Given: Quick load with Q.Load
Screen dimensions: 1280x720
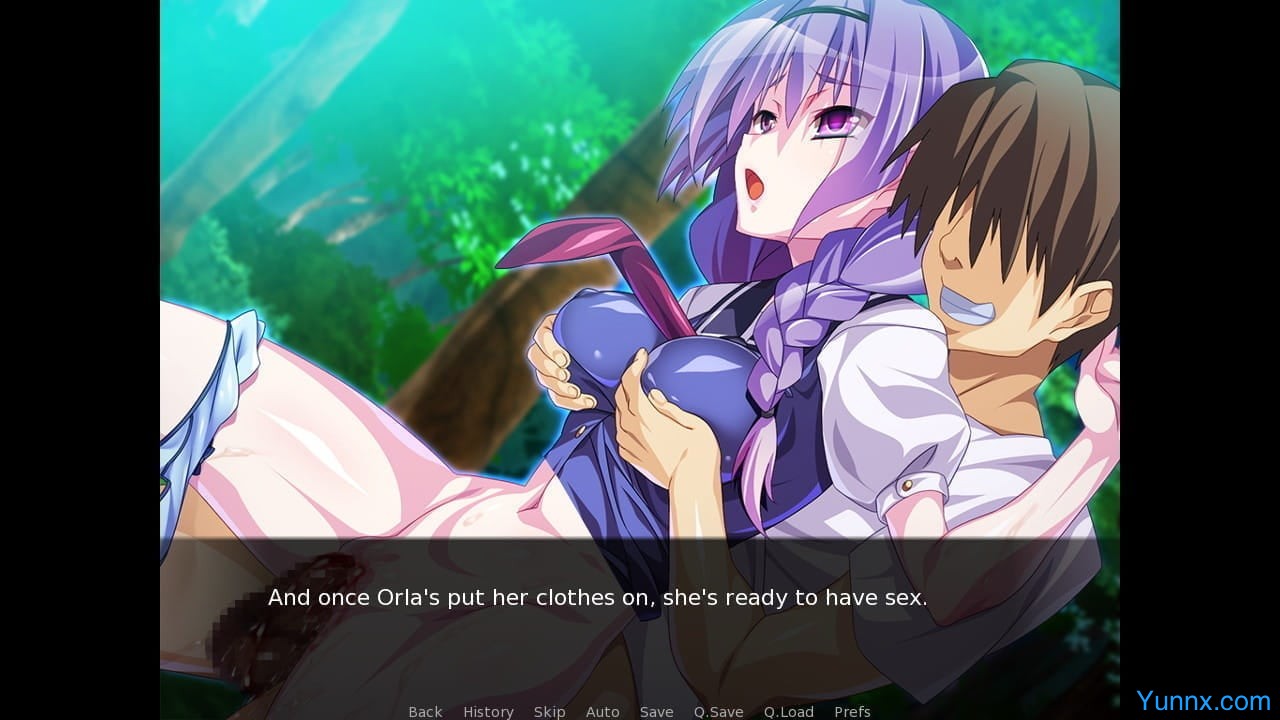Looking at the screenshot, I should tap(788, 711).
